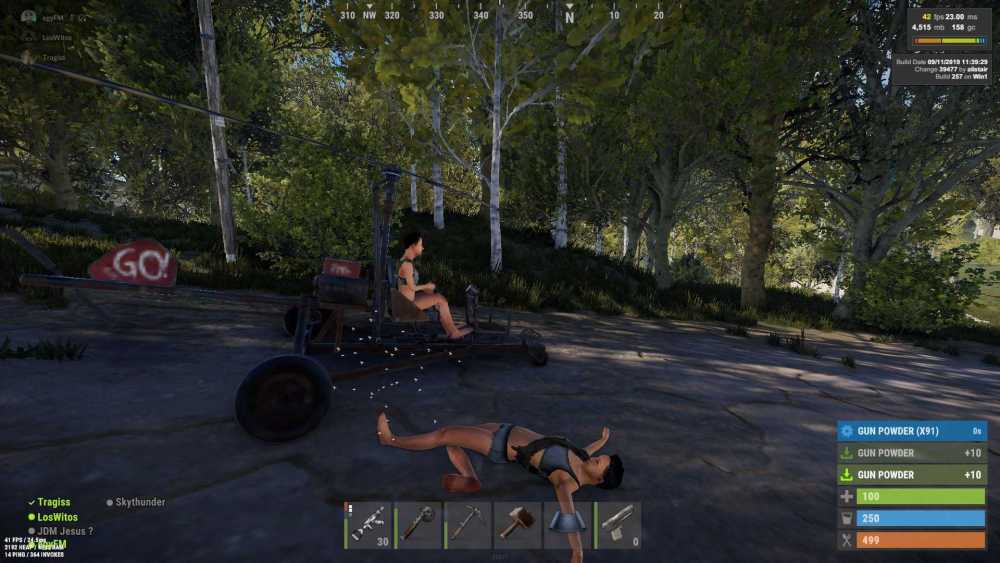Equip the mace from the hotbar

click(x=418, y=524)
